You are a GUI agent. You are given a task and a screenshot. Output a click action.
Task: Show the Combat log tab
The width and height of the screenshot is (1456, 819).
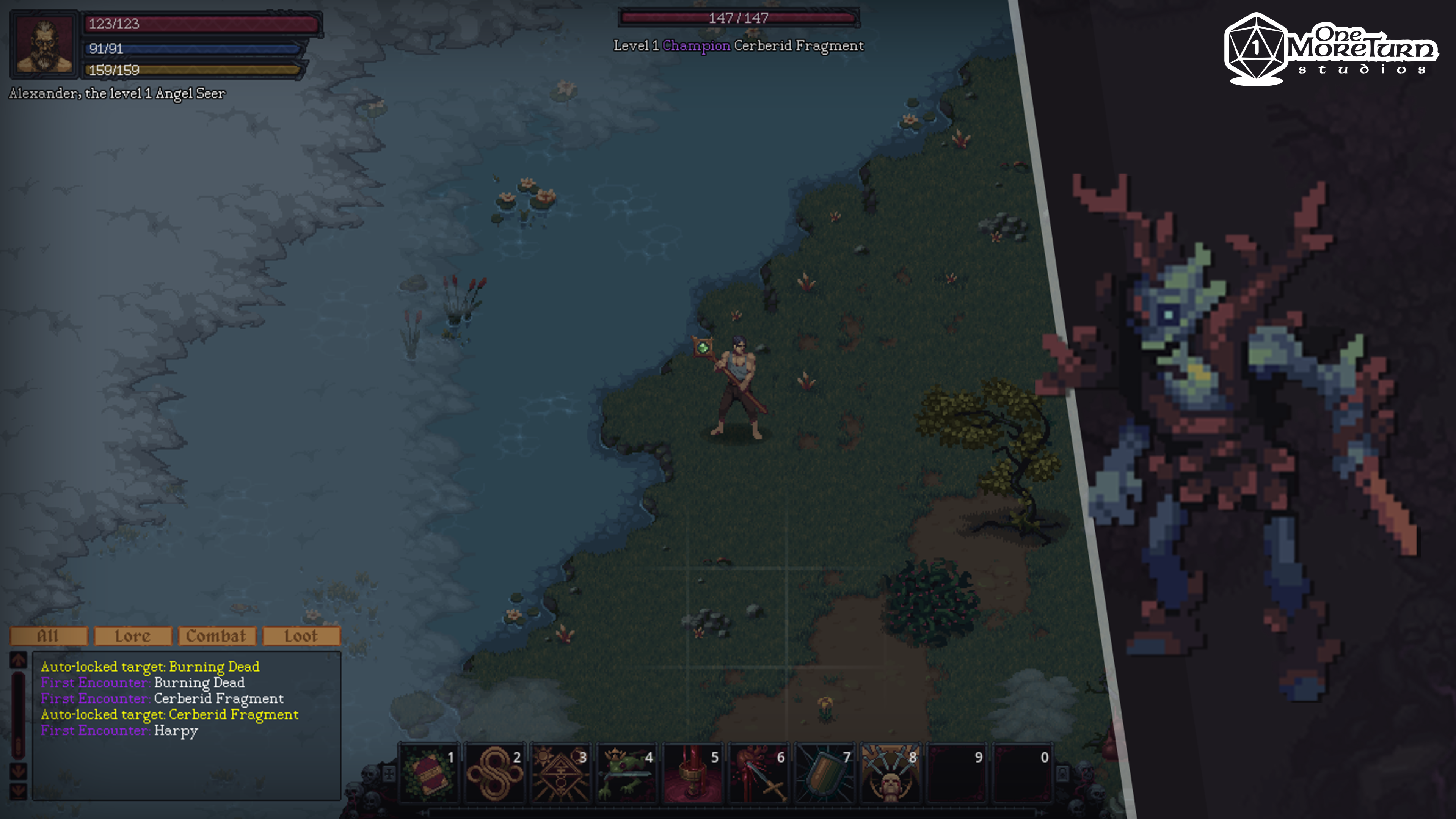[x=217, y=636]
